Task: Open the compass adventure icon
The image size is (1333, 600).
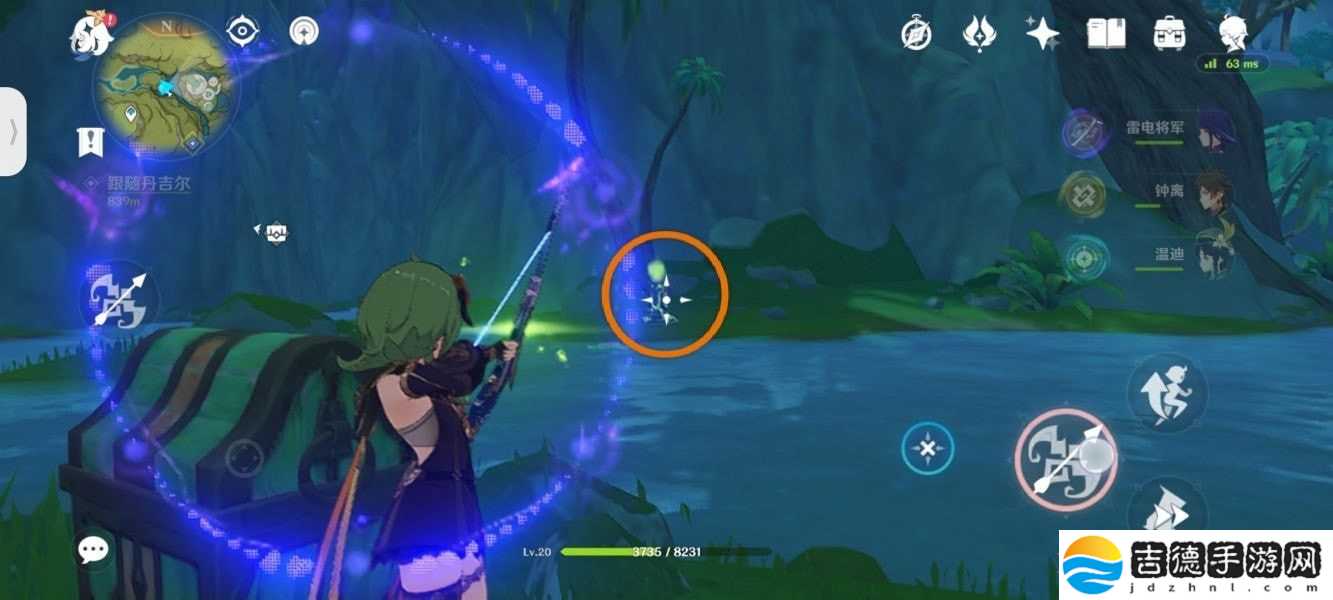Action: tap(916, 35)
